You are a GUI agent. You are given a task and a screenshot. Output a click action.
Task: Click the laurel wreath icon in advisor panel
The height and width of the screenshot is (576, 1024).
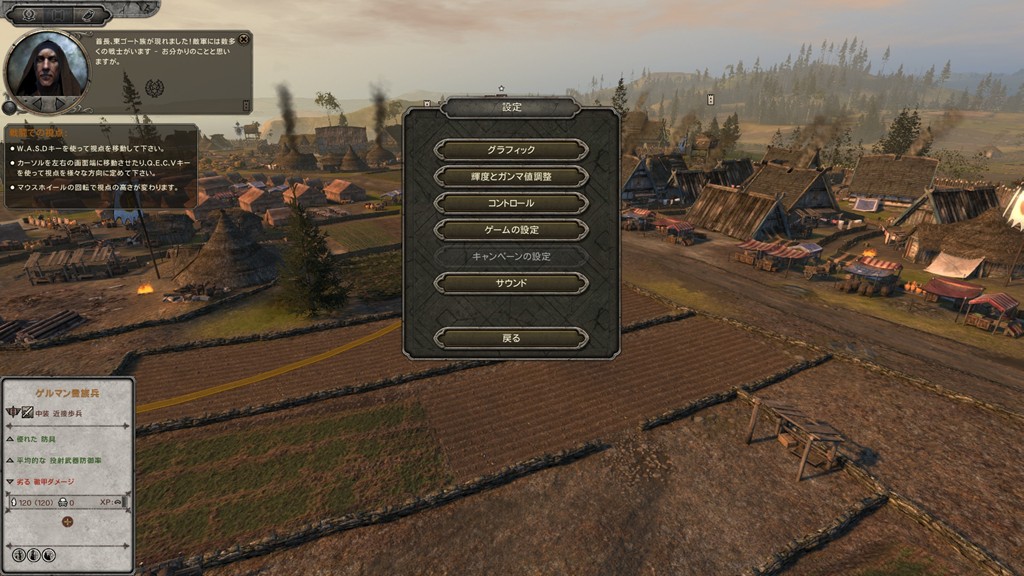[154, 87]
